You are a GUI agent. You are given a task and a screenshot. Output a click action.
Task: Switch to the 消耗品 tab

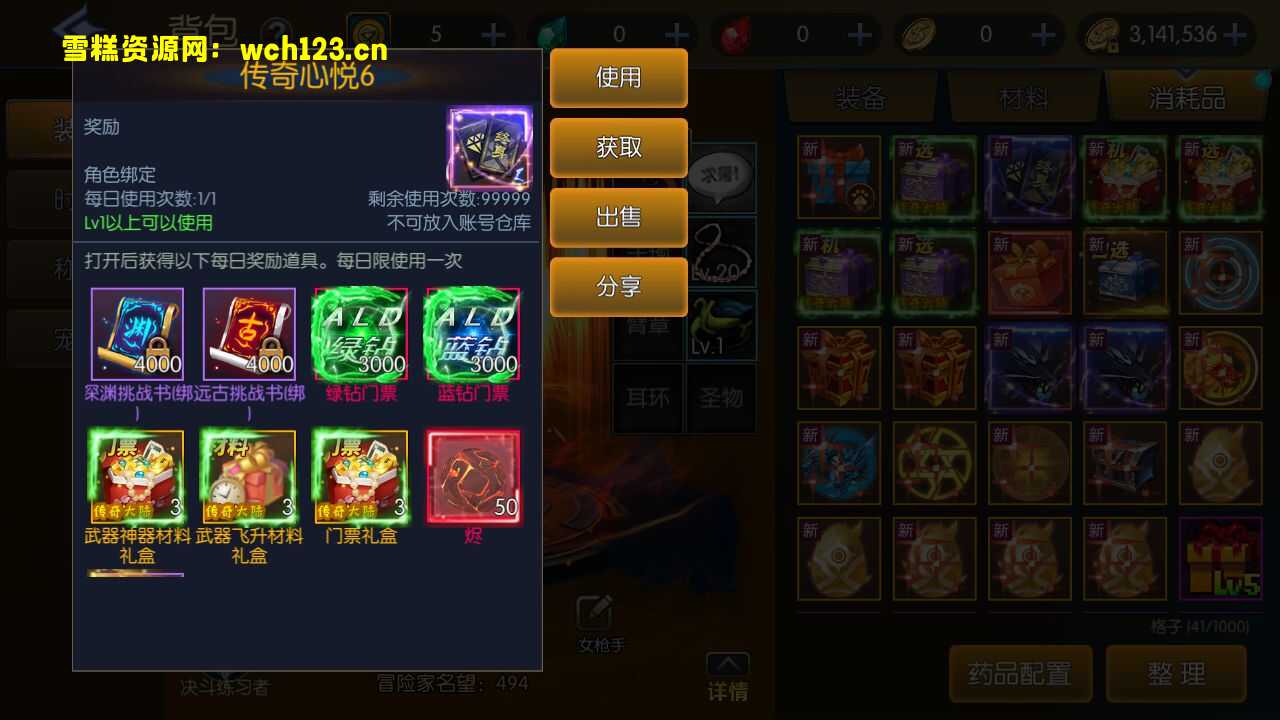pos(1186,98)
